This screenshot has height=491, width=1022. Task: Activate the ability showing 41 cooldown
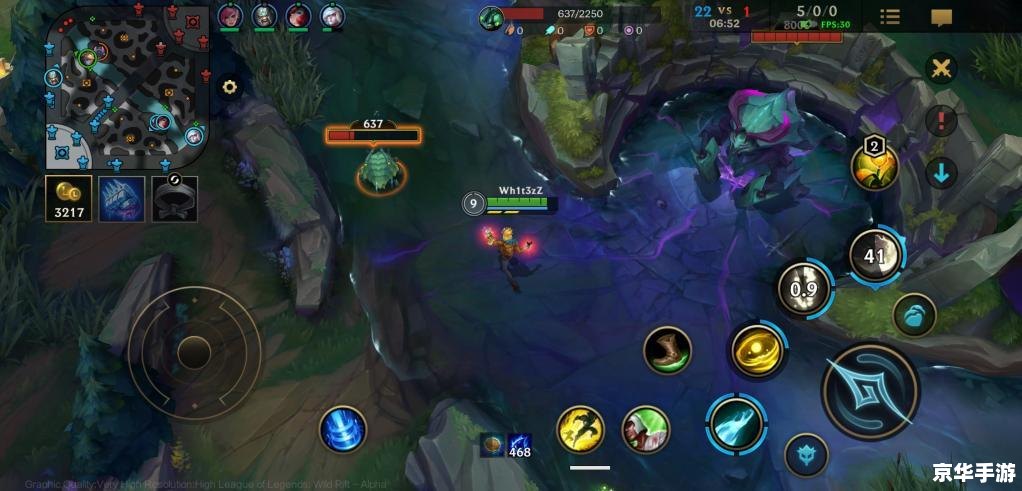875,255
